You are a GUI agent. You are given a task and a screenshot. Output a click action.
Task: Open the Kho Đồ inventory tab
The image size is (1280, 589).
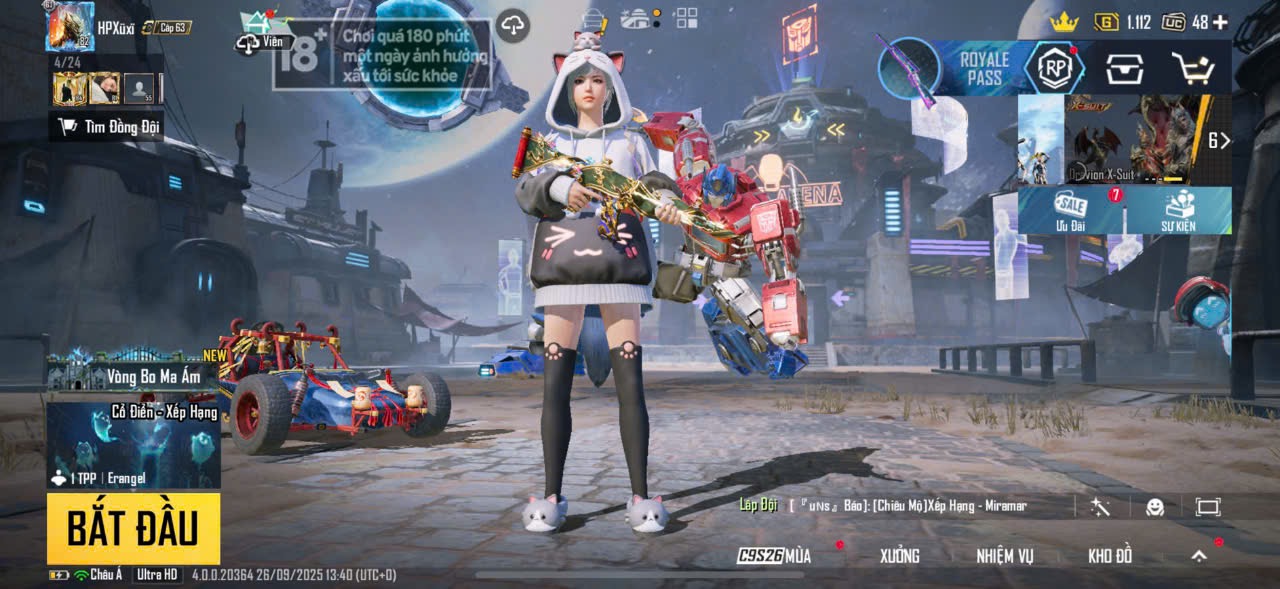tap(1110, 556)
